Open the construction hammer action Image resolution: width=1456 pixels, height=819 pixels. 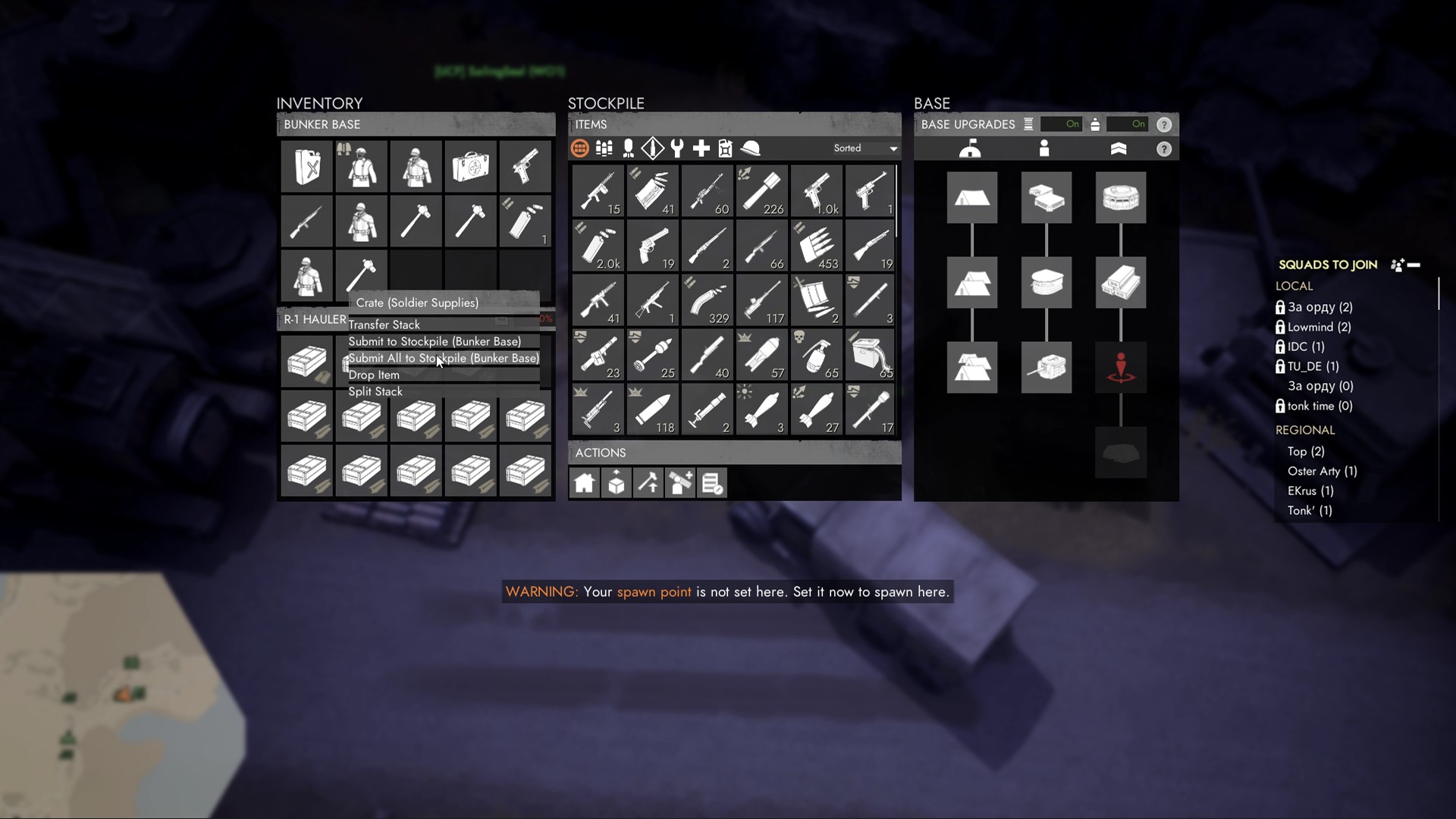(x=648, y=483)
